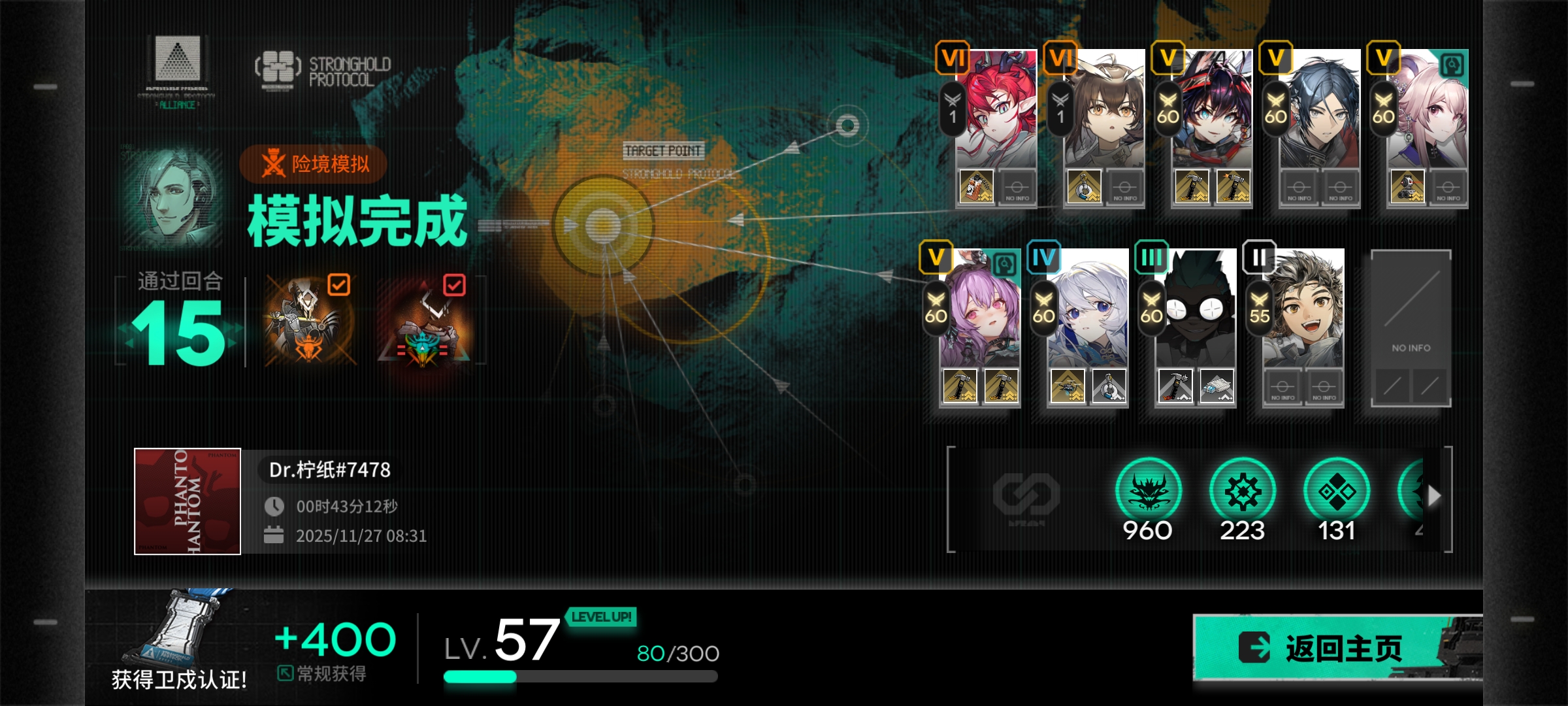Inspect the 131 diamond stat icon
Viewport: 1568px width, 706px height.
pyautogui.click(x=1336, y=492)
